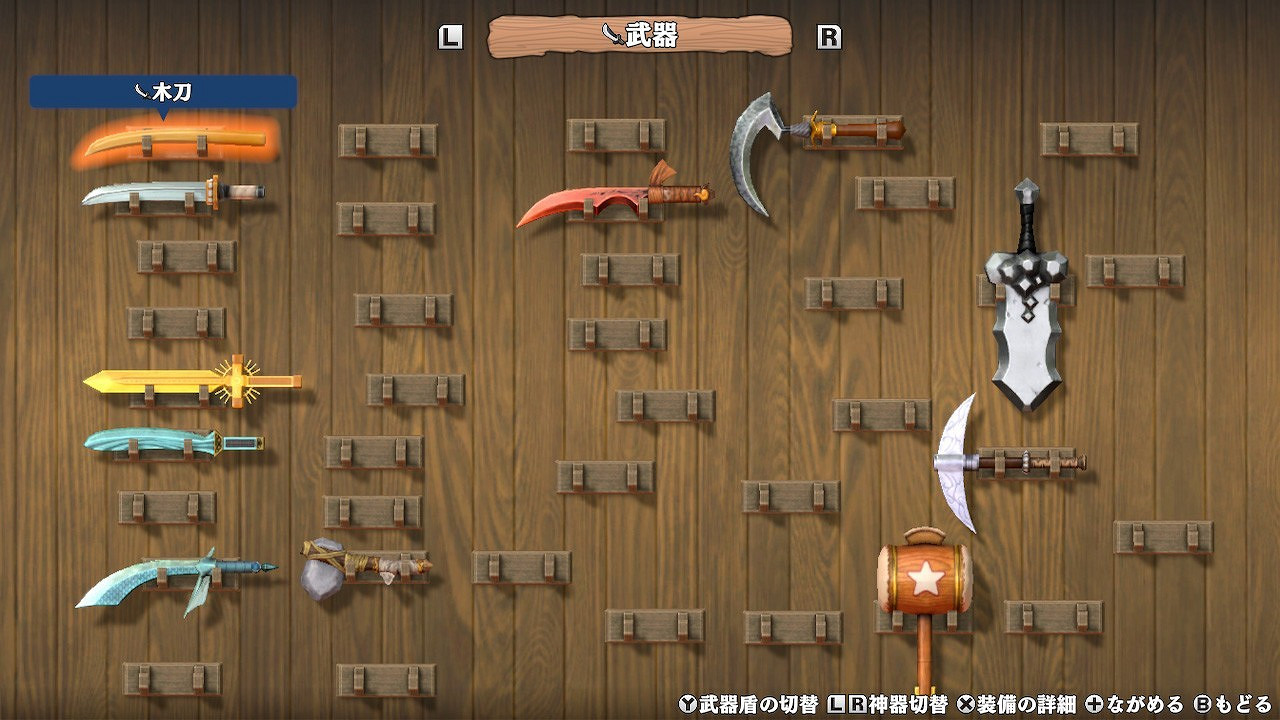Switch category left with the L tab
This screenshot has width=1280, height=720.
[x=452, y=38]
